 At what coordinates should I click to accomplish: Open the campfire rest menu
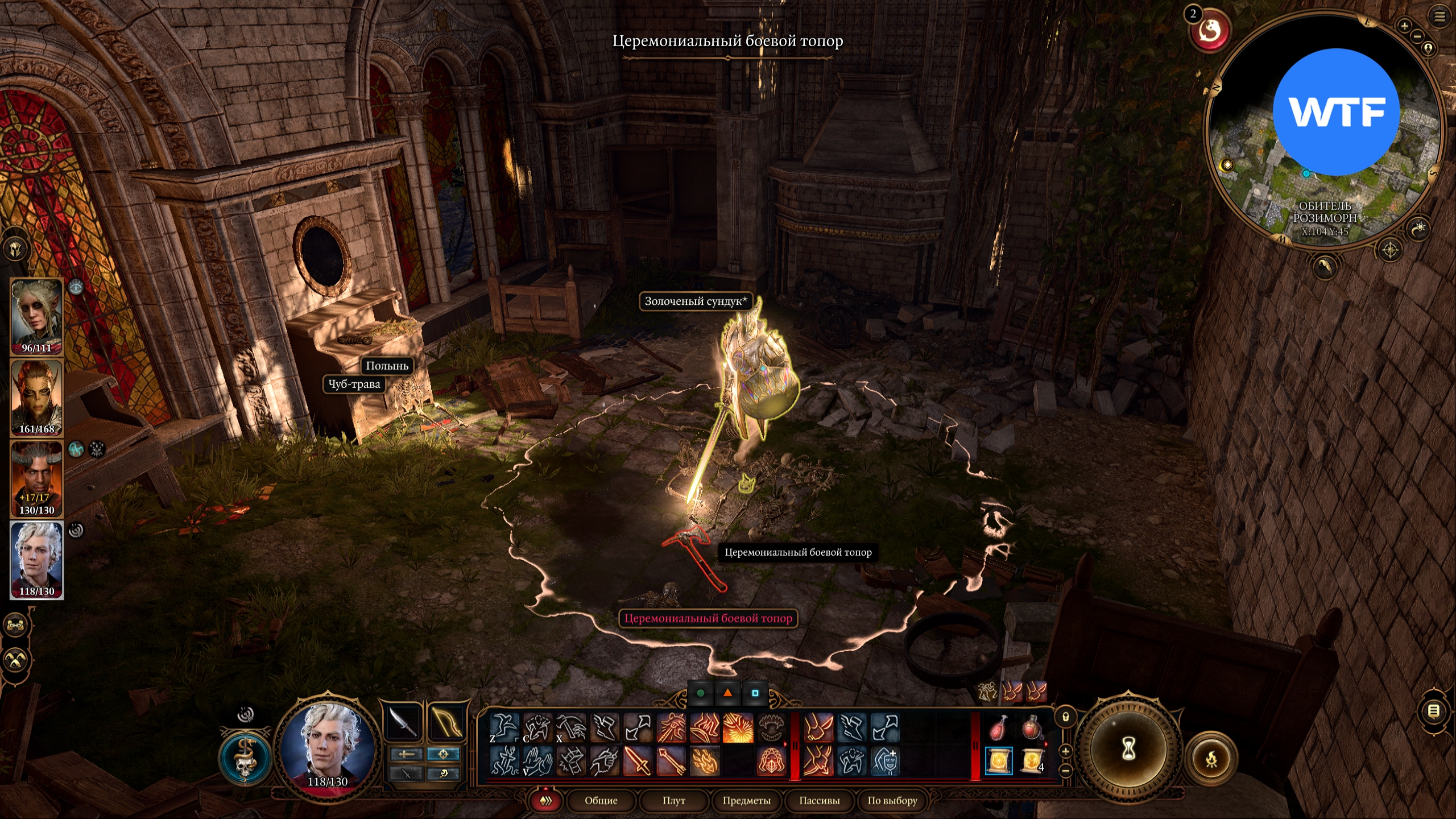(x=1211, y=759)
